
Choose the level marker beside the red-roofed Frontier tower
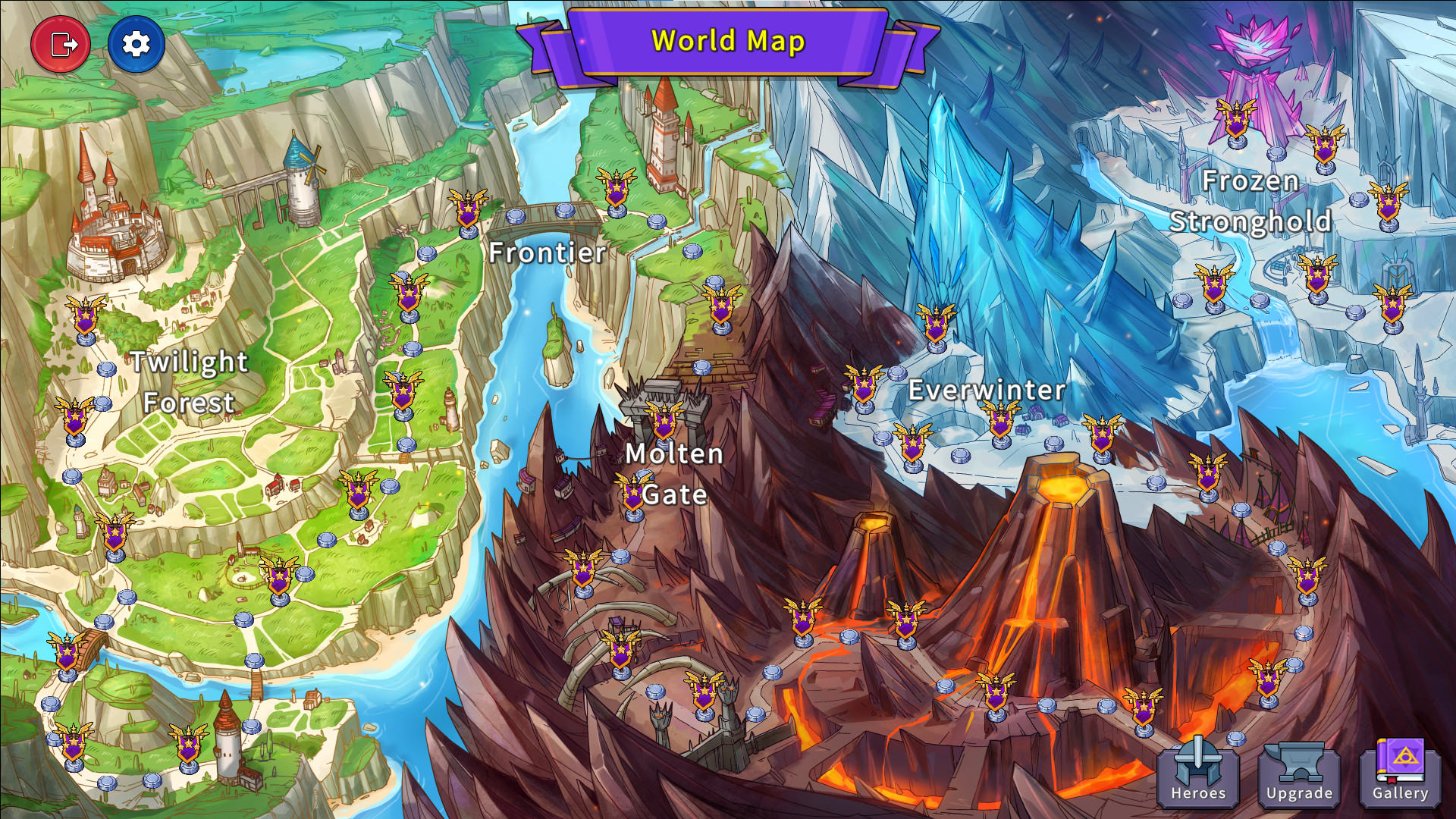[x=616, y=191]
